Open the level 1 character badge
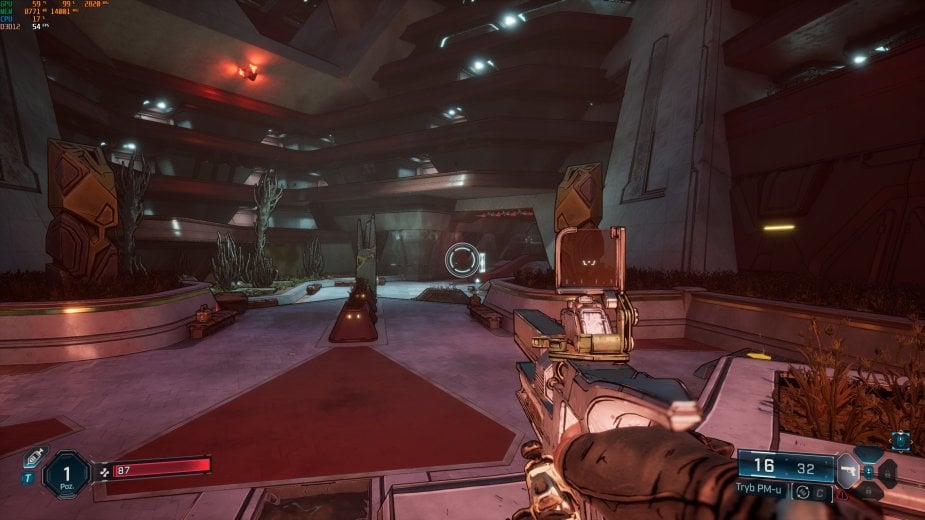925x520 pixels. tap(68, 473)
